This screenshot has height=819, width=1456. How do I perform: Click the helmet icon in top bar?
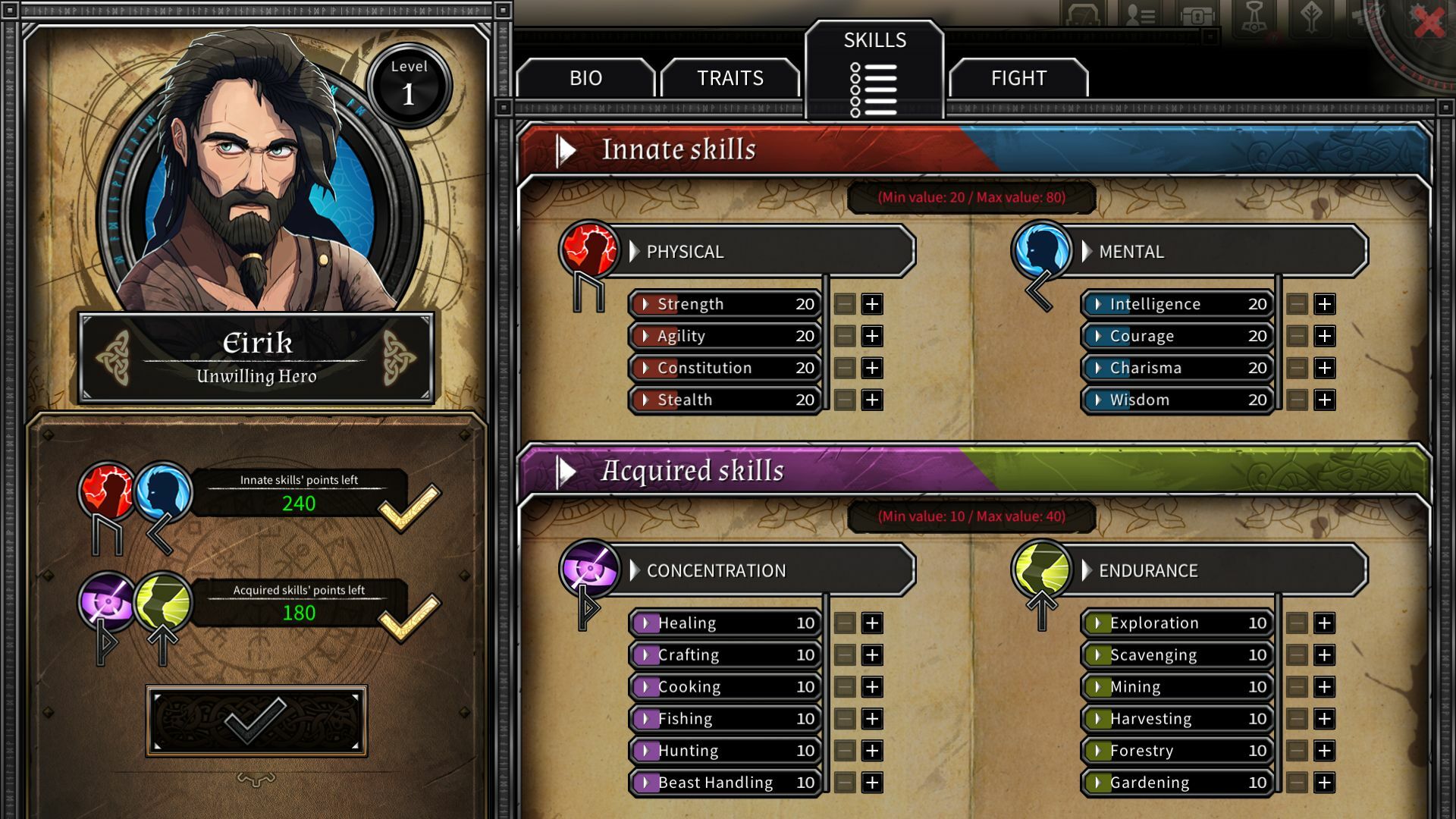tap(1082, 14)
